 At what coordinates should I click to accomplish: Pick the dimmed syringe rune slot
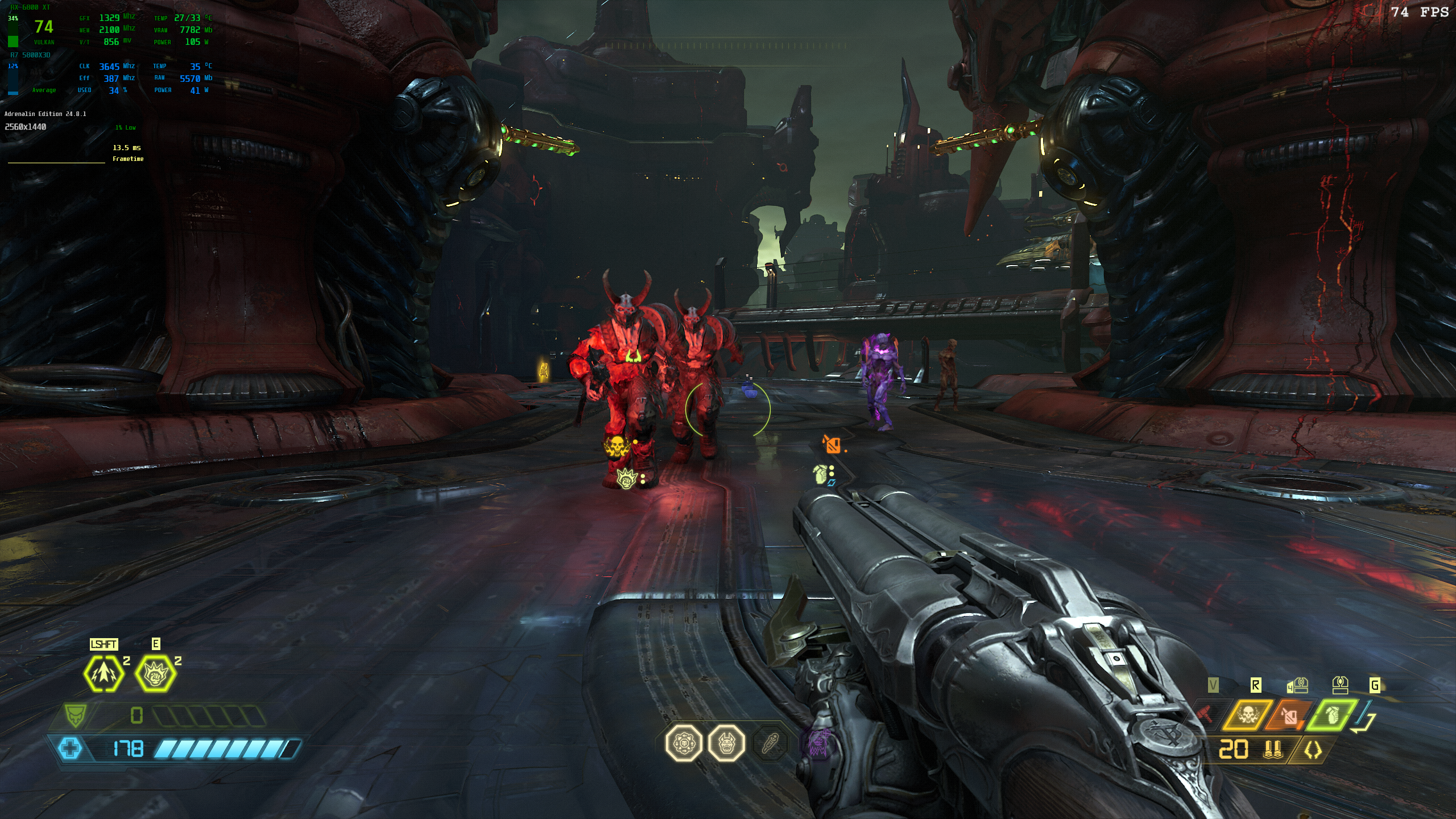click(769, 742)
